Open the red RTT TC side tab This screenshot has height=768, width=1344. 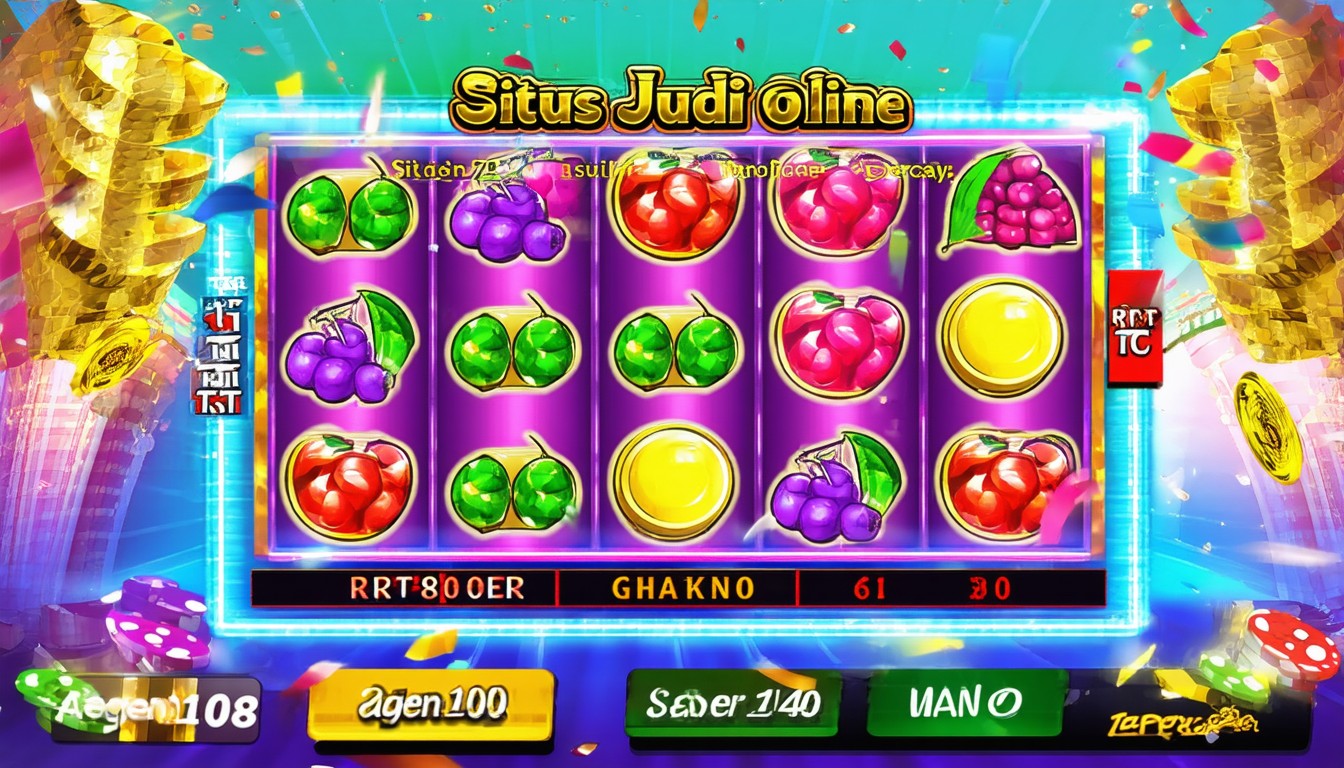click(1135, 328)
